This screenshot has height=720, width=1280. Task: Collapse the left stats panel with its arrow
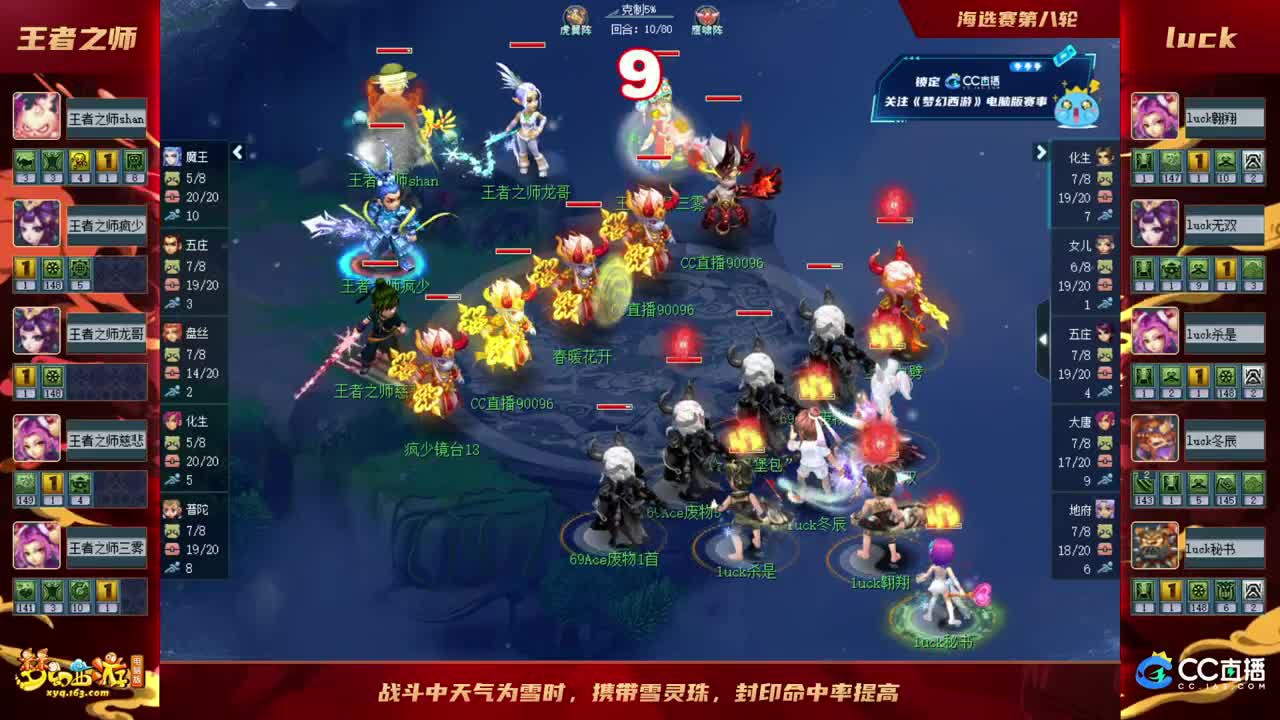[236, 152]
